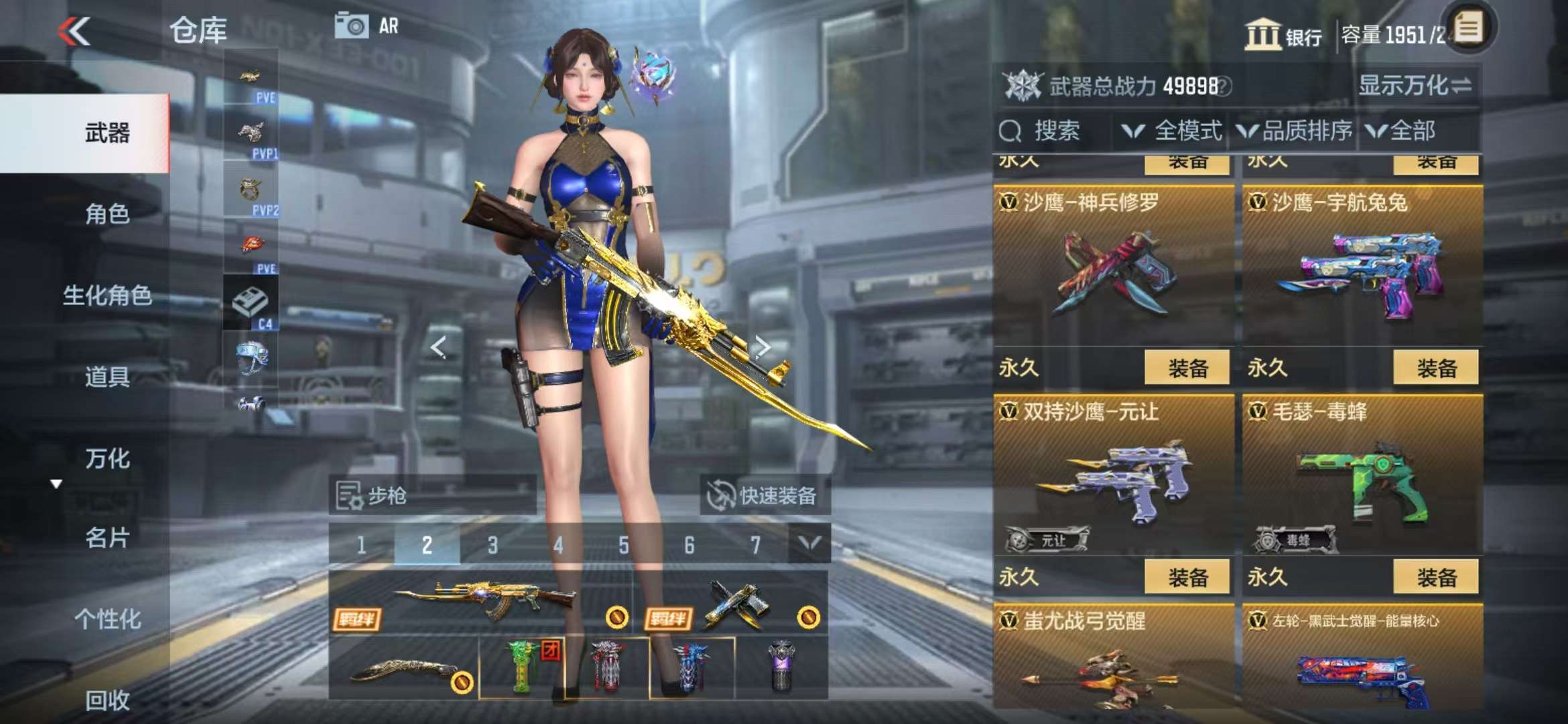This screenshot has width=1568, height=724.
Task: Select the C4 loadout slot
Action: 251,305
